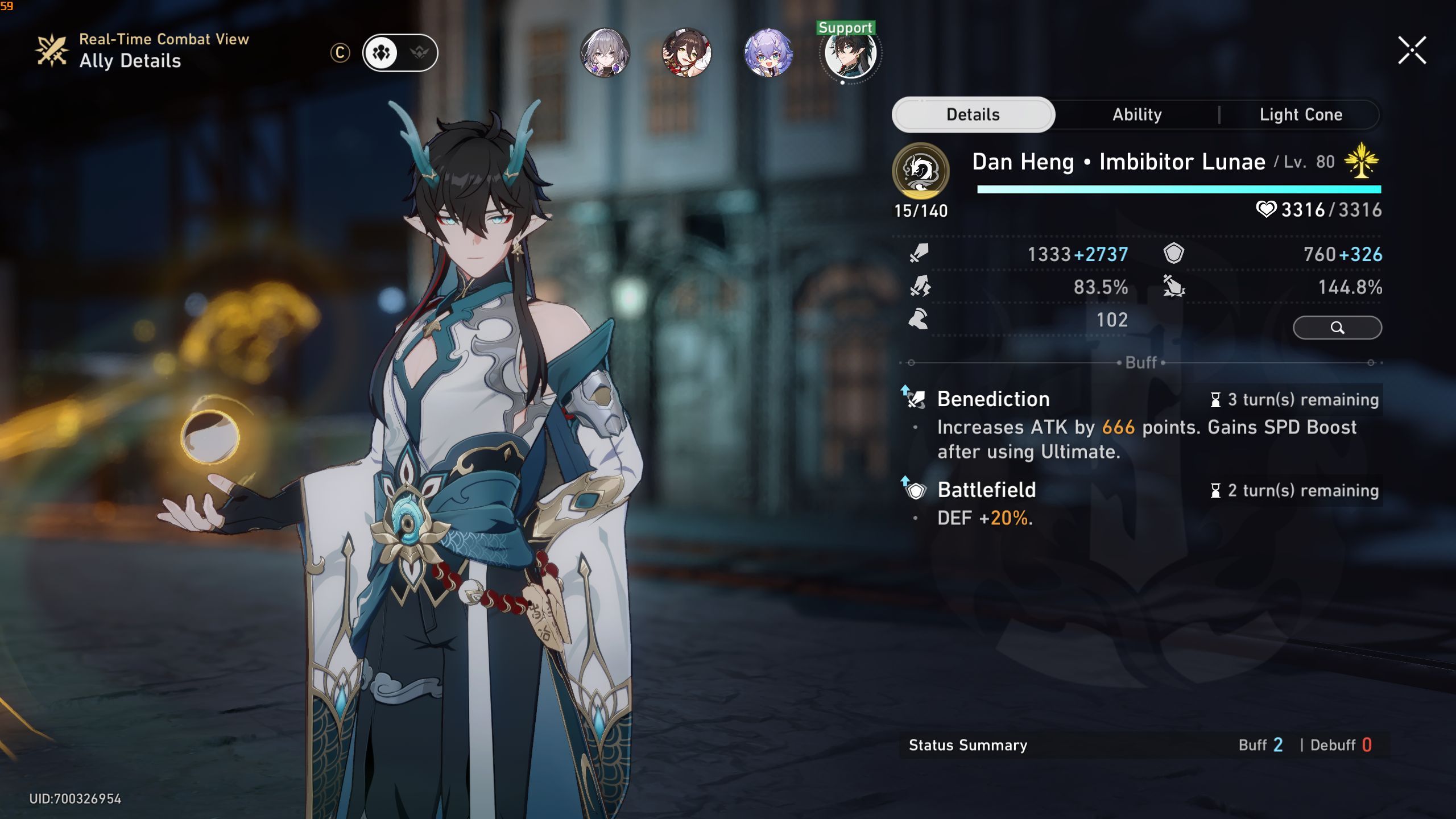Click the Imaginary element path icon
The image size is (1456, 819).
coord(920,171)
